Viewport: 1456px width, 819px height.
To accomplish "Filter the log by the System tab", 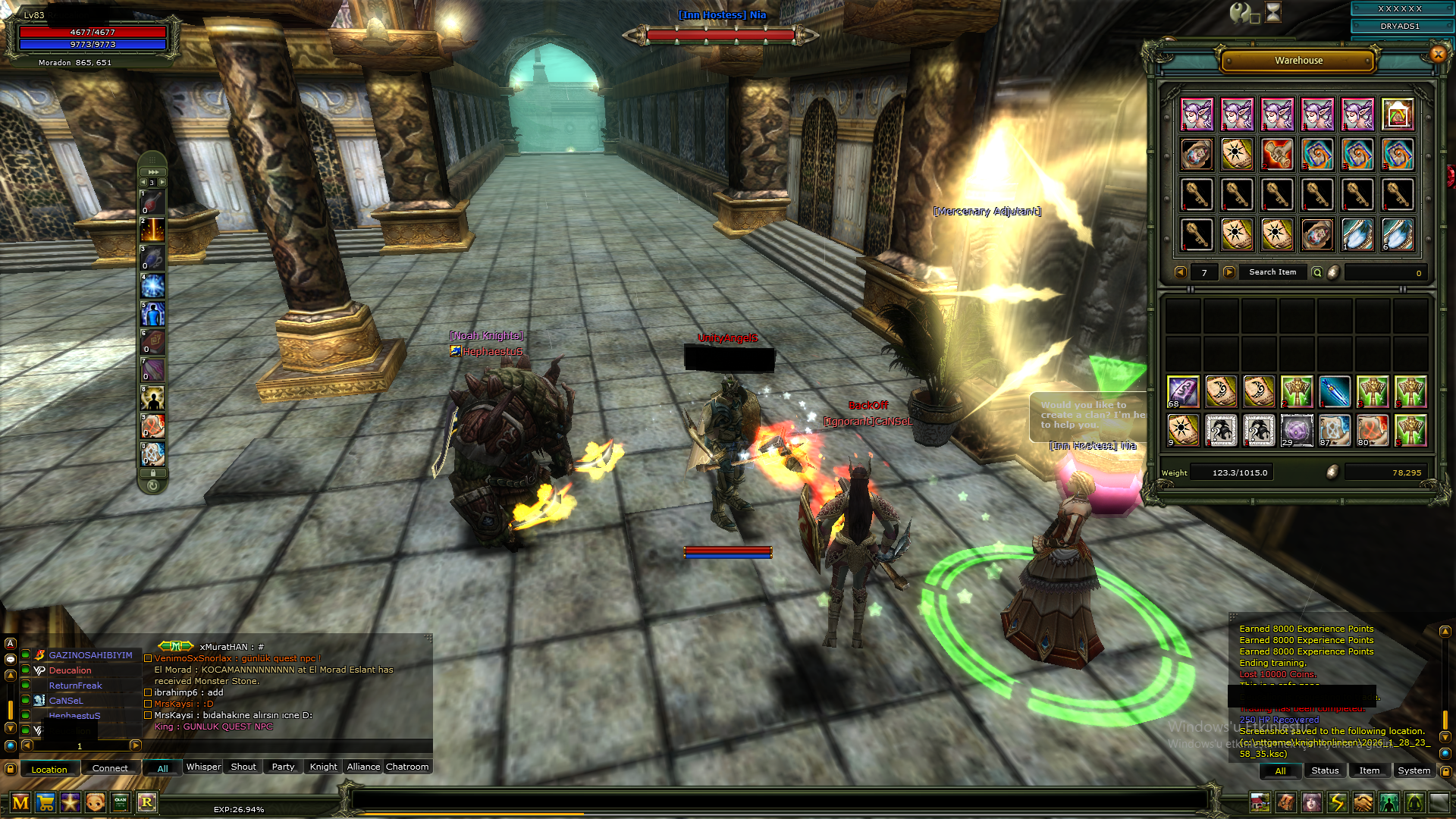I will coord(1414,770).
